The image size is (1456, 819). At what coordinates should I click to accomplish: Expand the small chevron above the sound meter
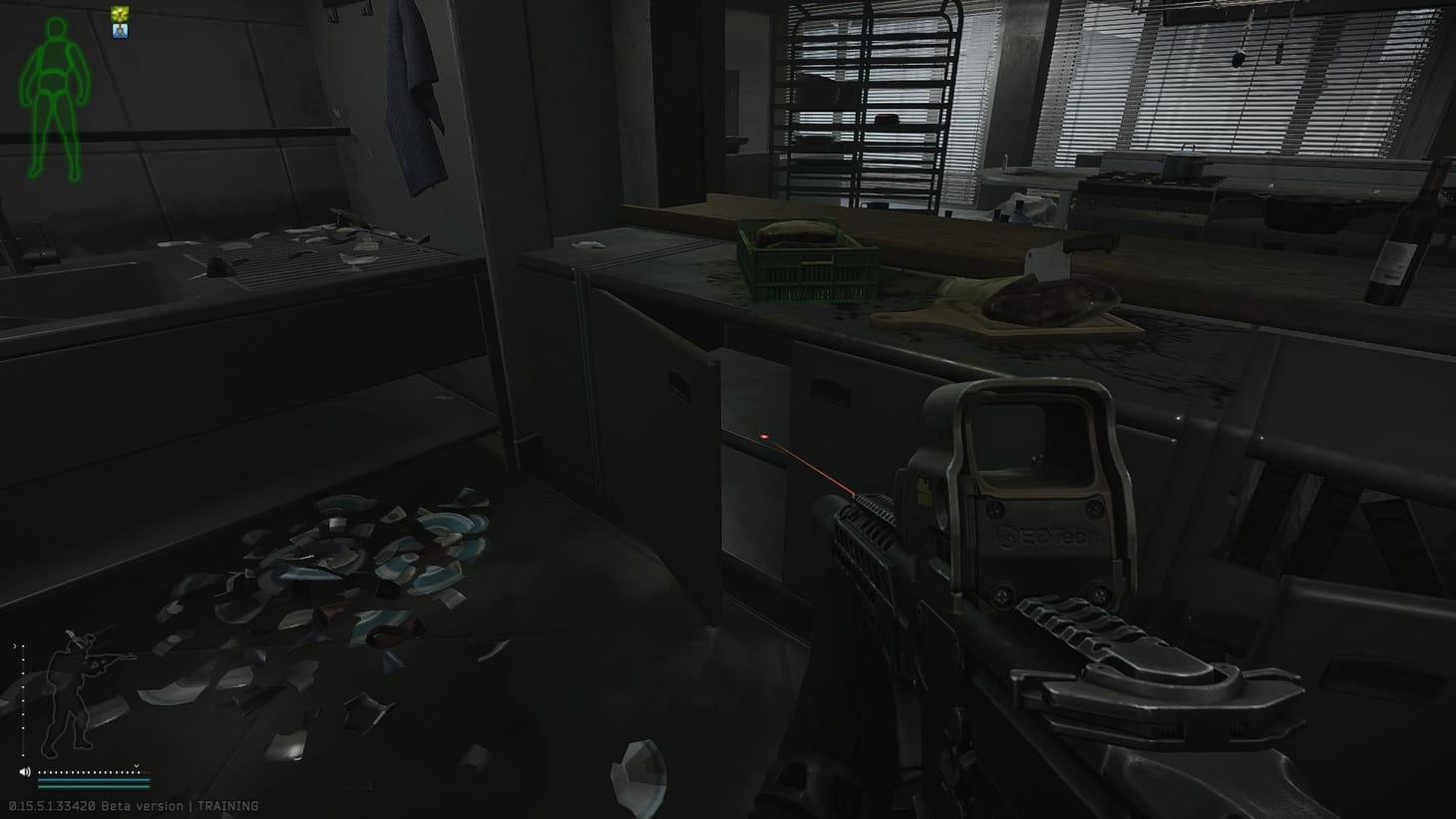136,765
